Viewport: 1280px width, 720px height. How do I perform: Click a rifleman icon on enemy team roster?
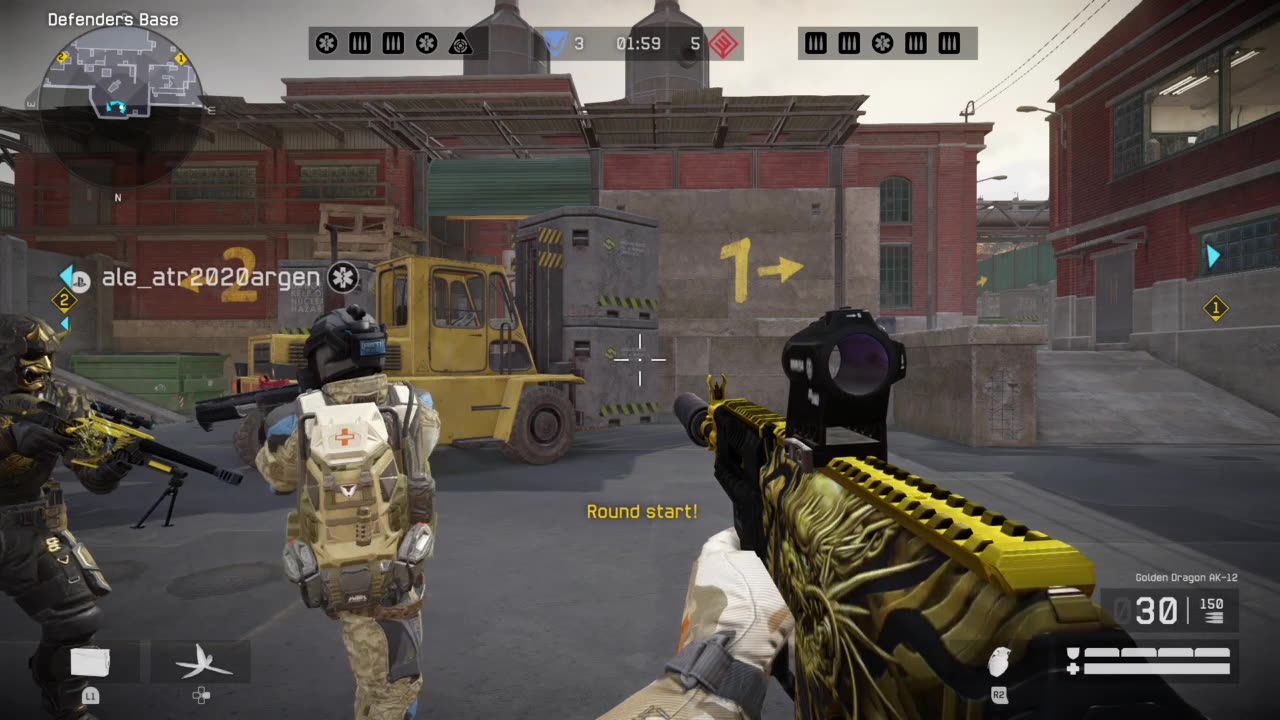pyautogui.click(x=816, y=42)
